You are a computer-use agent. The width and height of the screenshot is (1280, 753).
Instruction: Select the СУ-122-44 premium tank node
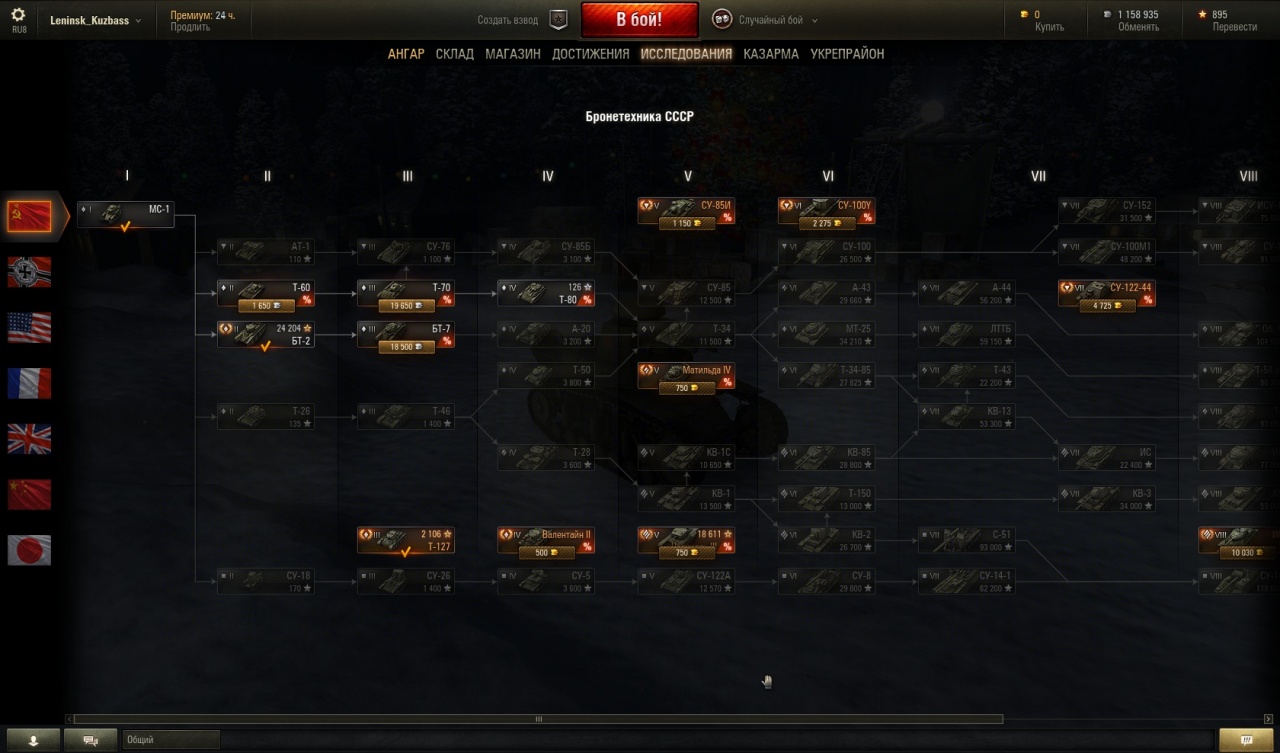(1107, 293)
